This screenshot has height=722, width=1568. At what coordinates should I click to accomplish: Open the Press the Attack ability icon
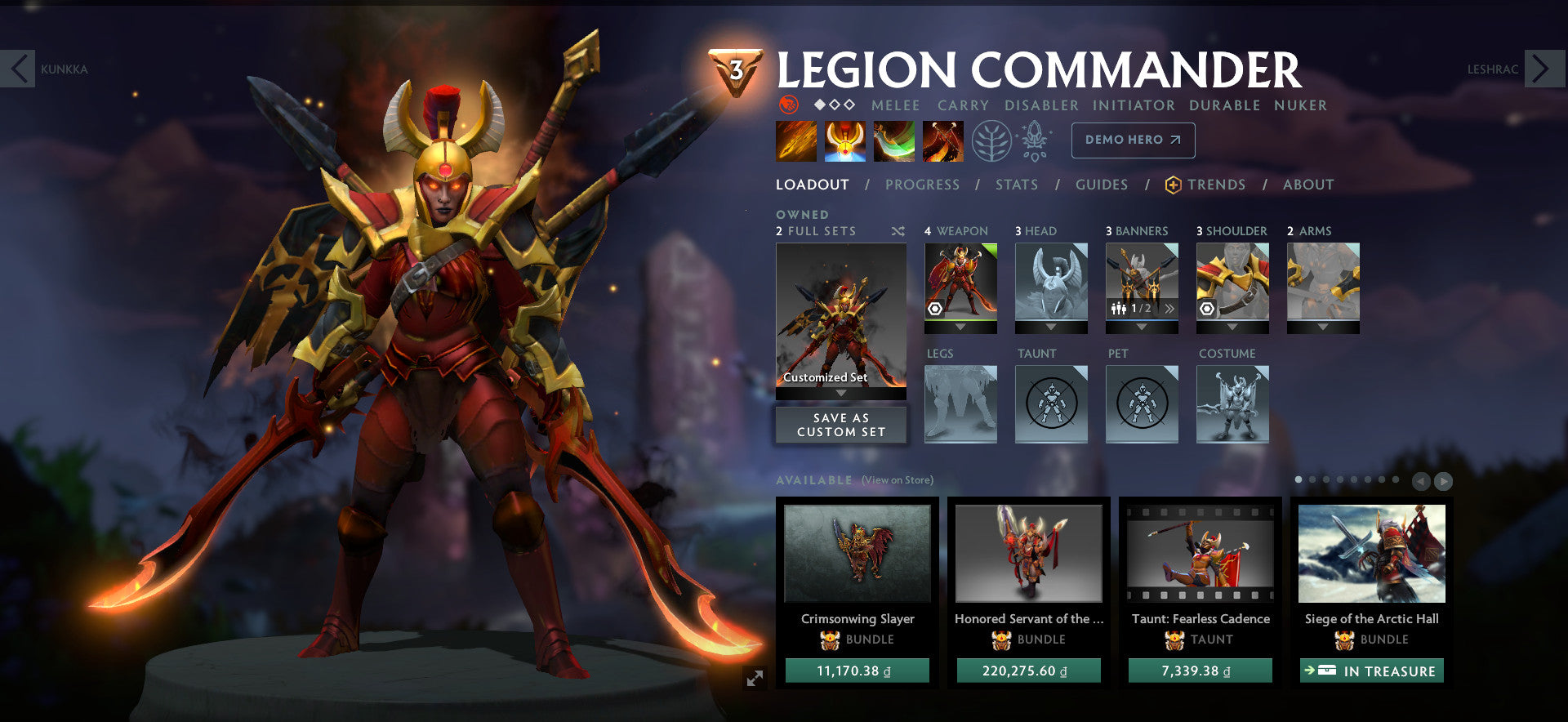pos(844,140)
